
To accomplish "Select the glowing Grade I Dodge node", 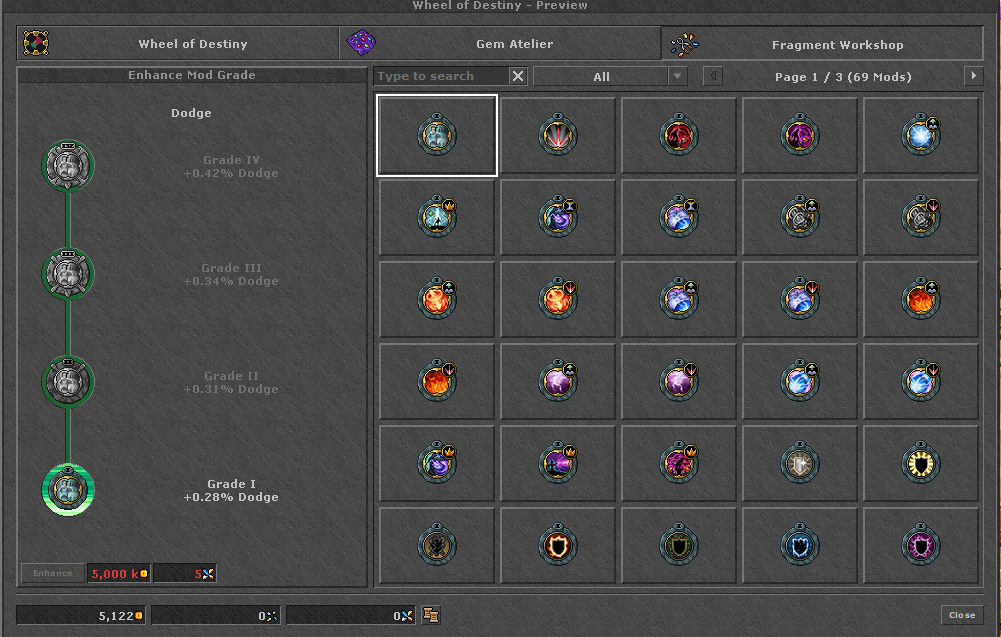I will (x=68, y=490).
